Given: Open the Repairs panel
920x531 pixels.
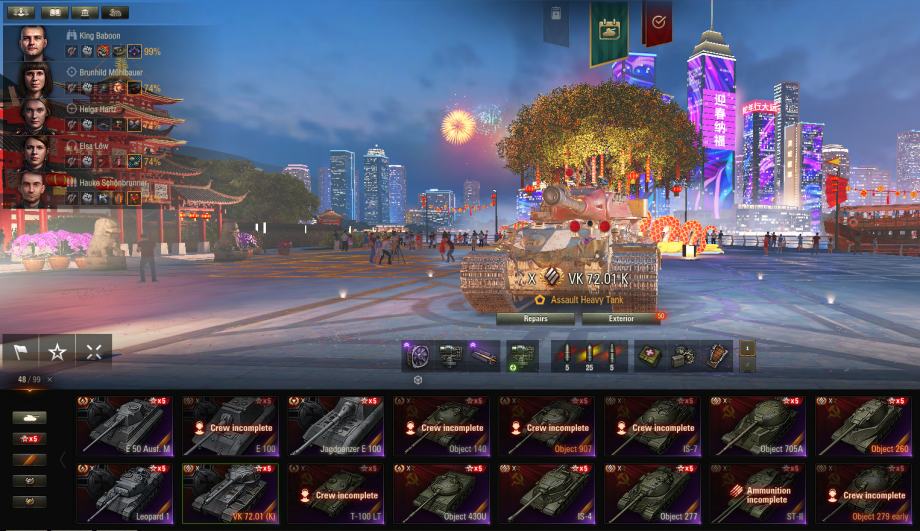Looking at the screenshot, I should (535, 318).
